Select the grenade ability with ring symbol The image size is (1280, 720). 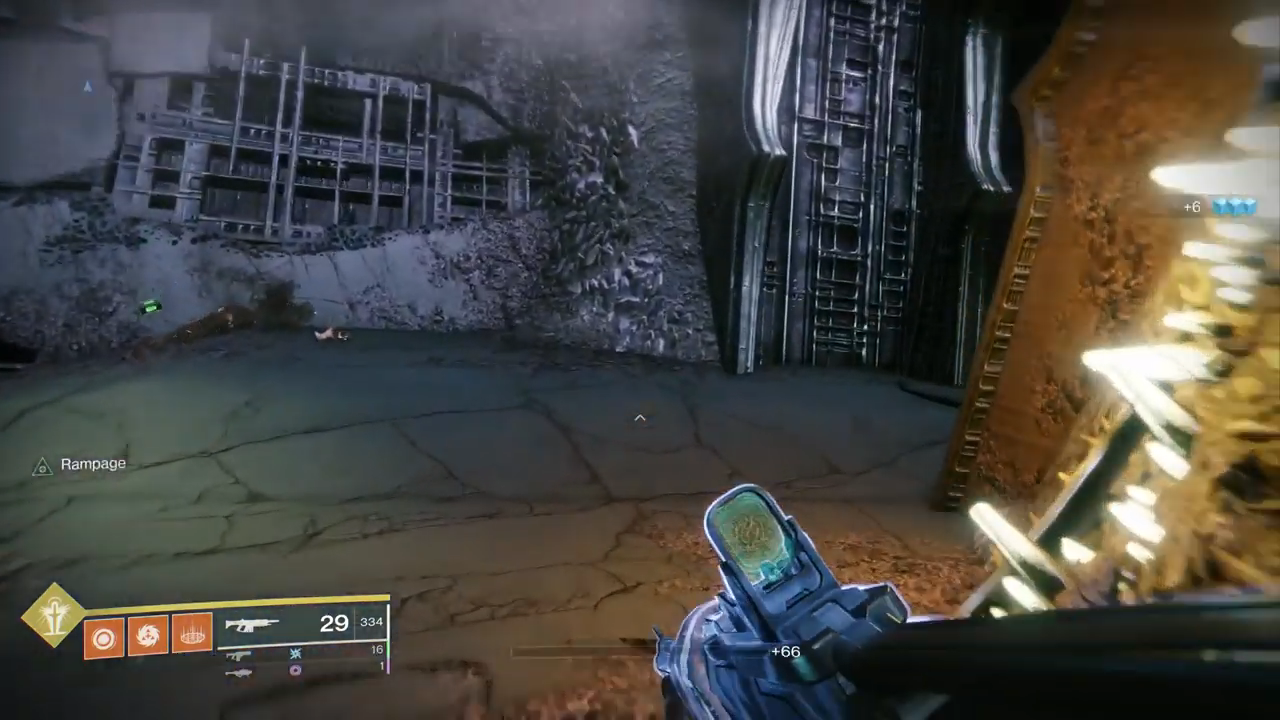point(103,636)
